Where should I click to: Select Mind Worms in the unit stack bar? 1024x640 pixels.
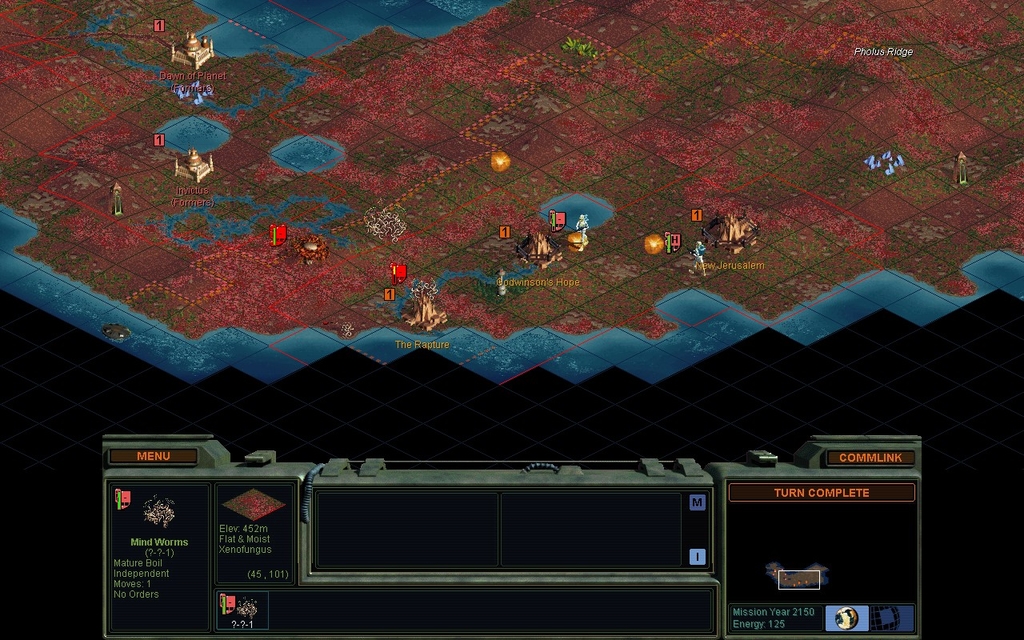[241, 607]
